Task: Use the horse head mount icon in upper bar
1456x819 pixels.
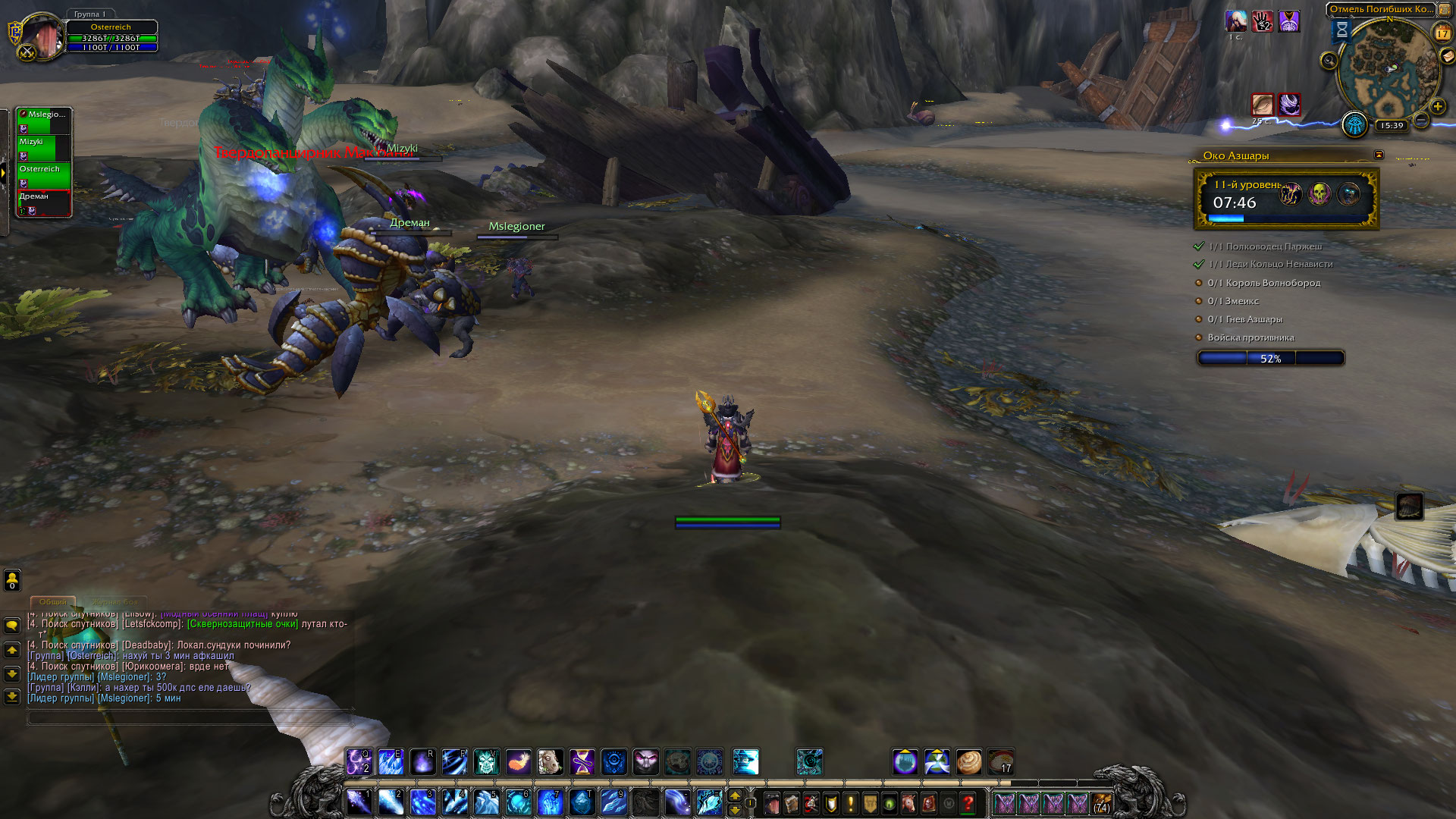Action: coord(550,761)
